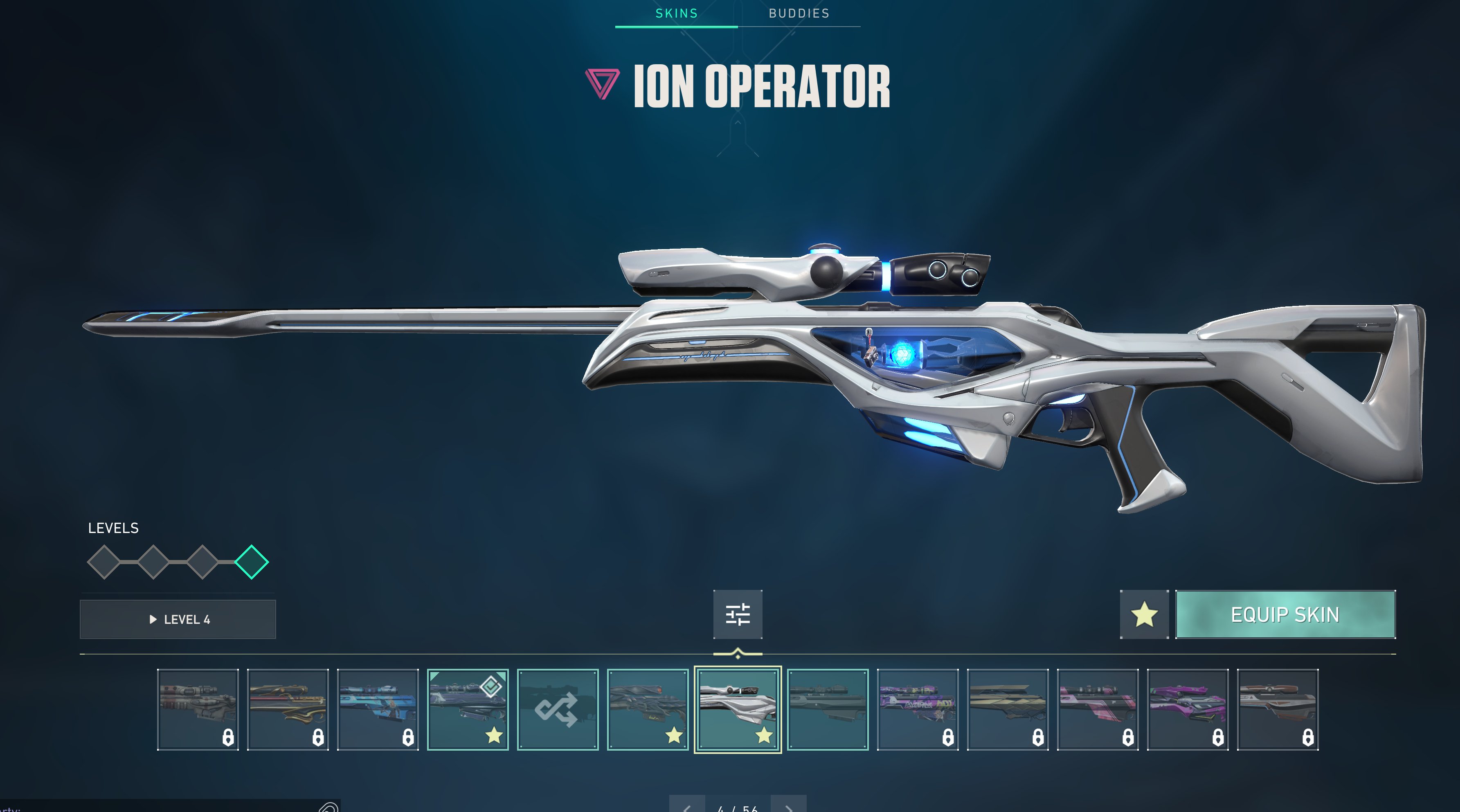The height and width of the screenshot is (812, 1460).
Task: Open the skin filter sliders button
Action: pyautogui.click(x=738, y=615)
